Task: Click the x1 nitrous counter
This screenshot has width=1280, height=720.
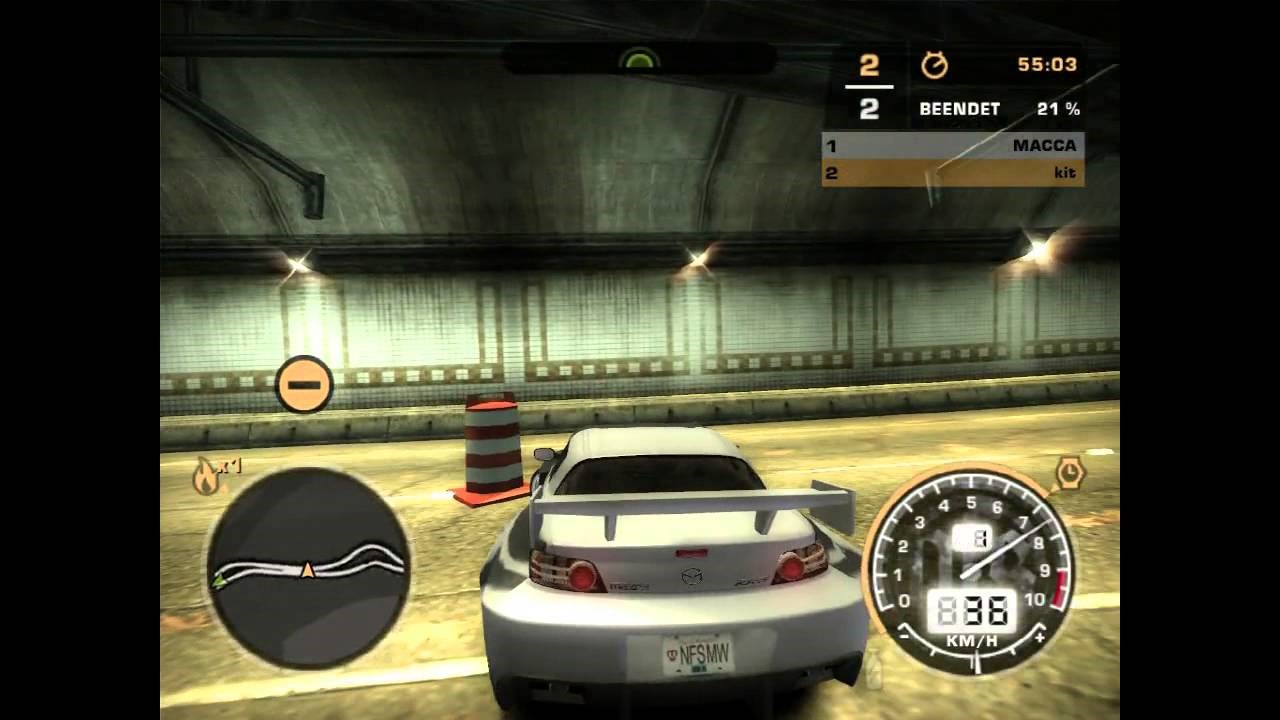Action: click(228, 465)
